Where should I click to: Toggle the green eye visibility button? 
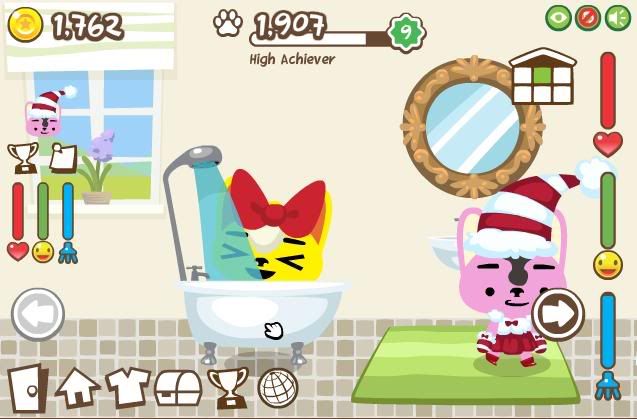pyautogui.click(x=559, y=18)
